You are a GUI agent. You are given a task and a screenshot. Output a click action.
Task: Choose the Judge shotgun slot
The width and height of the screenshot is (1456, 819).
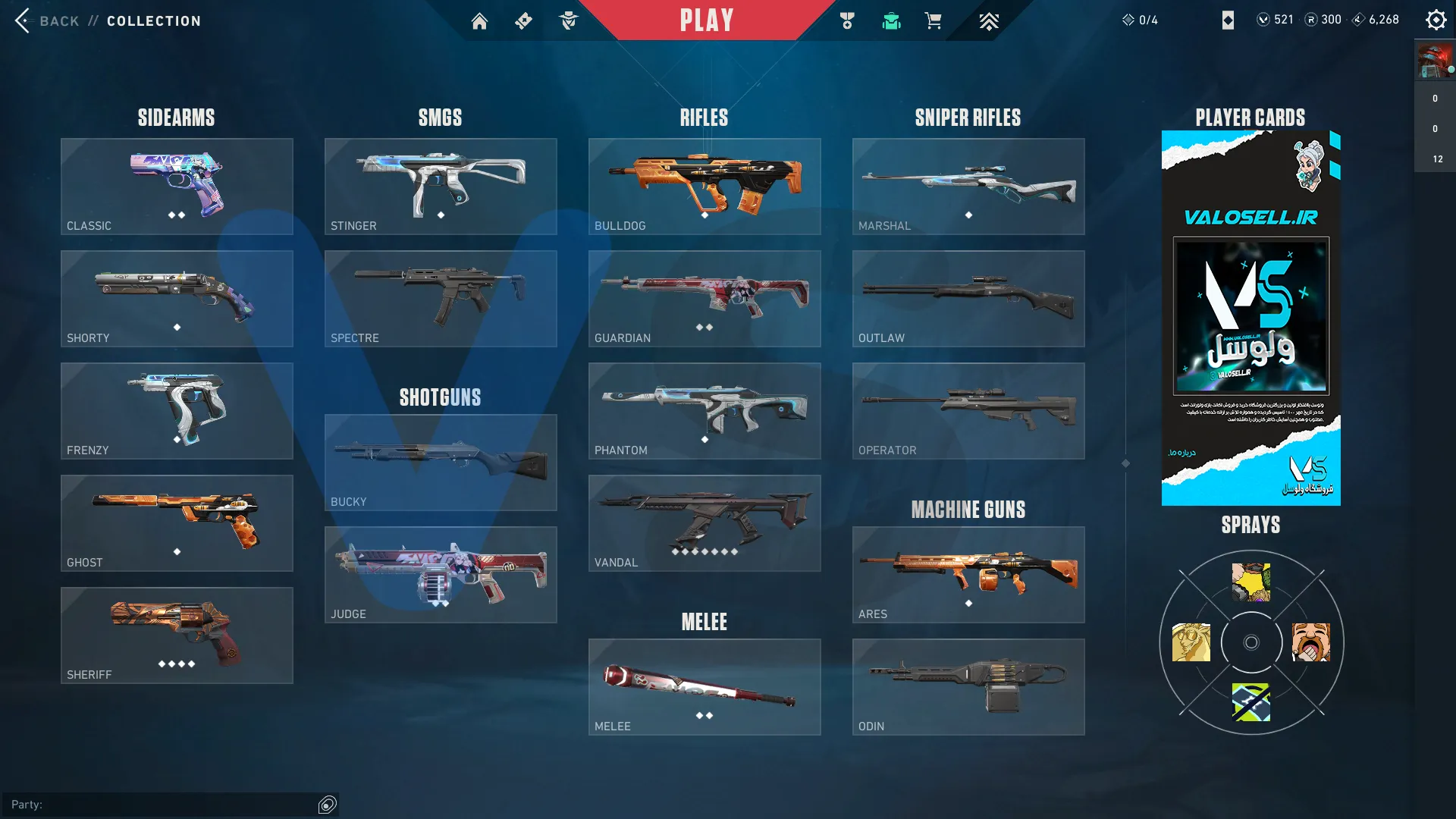441,575
